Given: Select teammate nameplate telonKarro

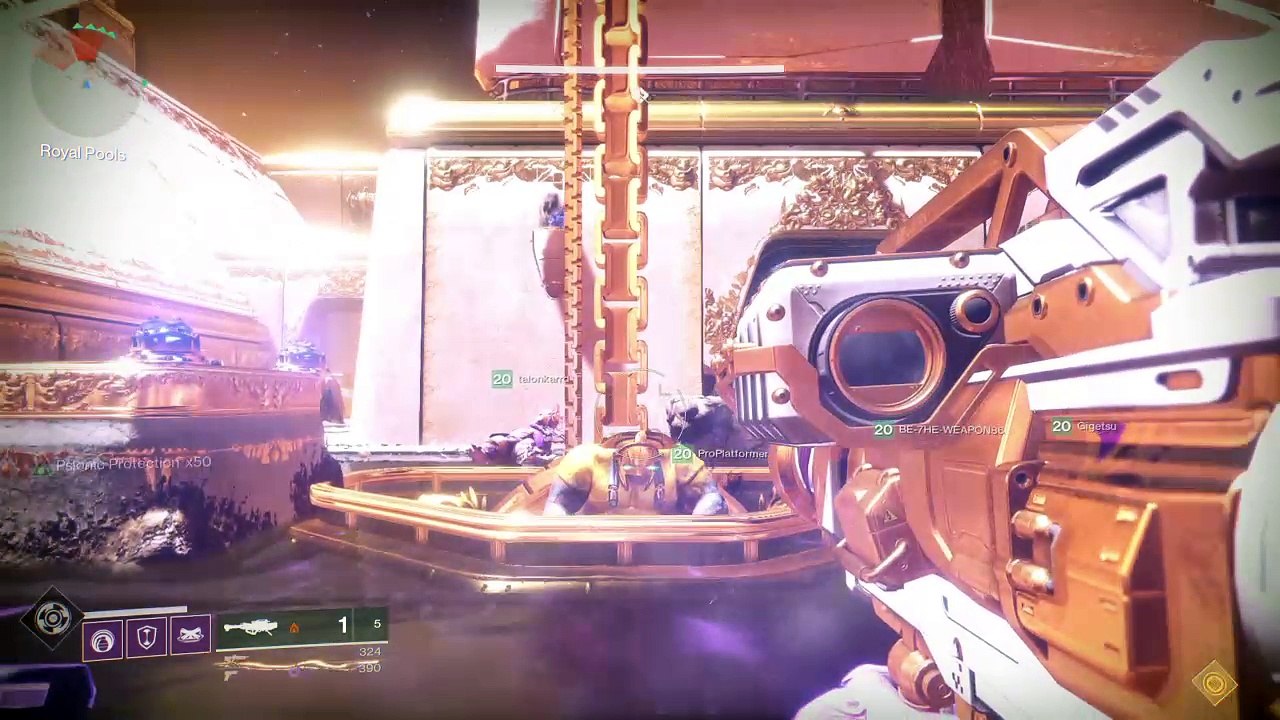Looking at the screenshot, I should (530, 379).
